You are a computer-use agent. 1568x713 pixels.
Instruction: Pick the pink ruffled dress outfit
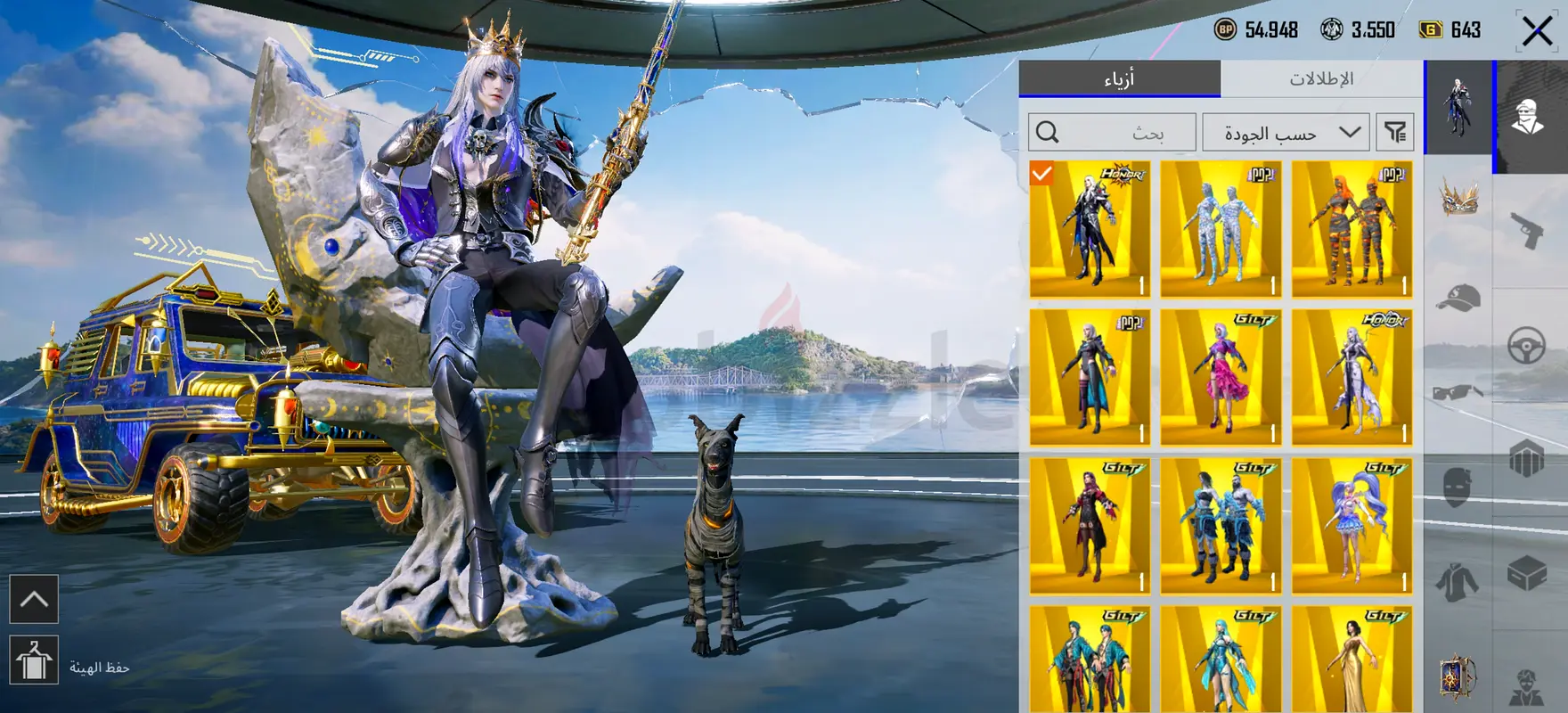coord(1221,378)
